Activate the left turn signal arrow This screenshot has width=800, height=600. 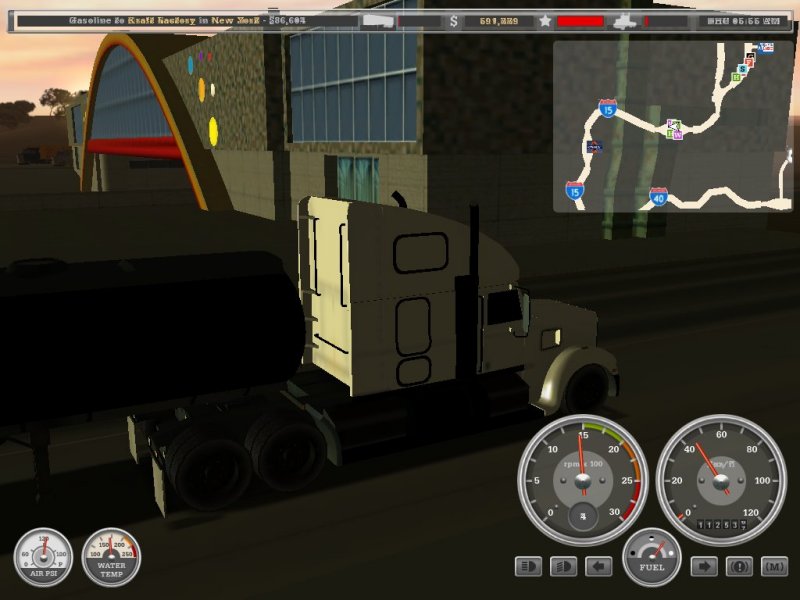(x=598, y=567)
